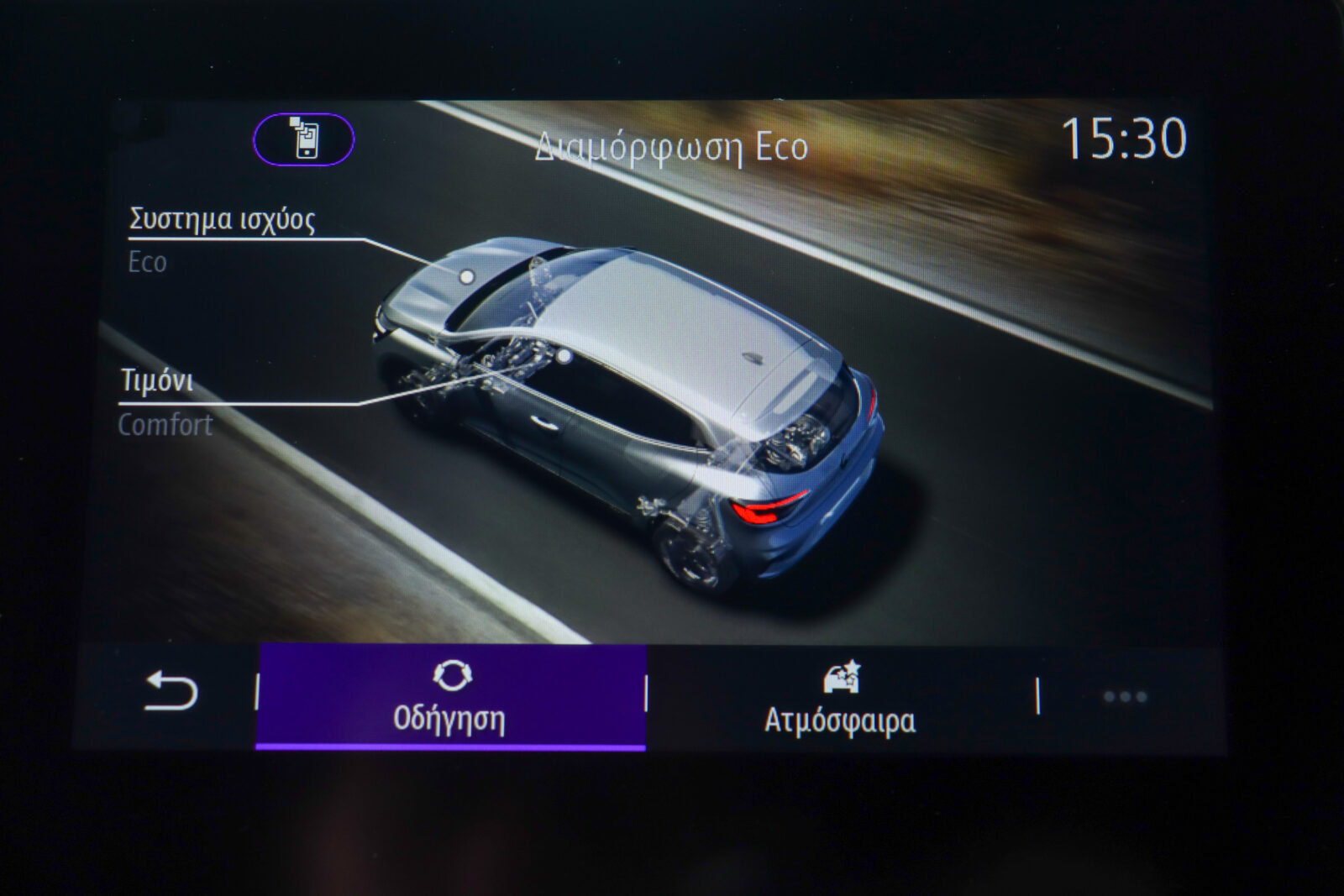Viewport: 1344px width, 896px height.
Task: Change the Συστημα ισχύος Eco setting
Action: pos(222,238)
